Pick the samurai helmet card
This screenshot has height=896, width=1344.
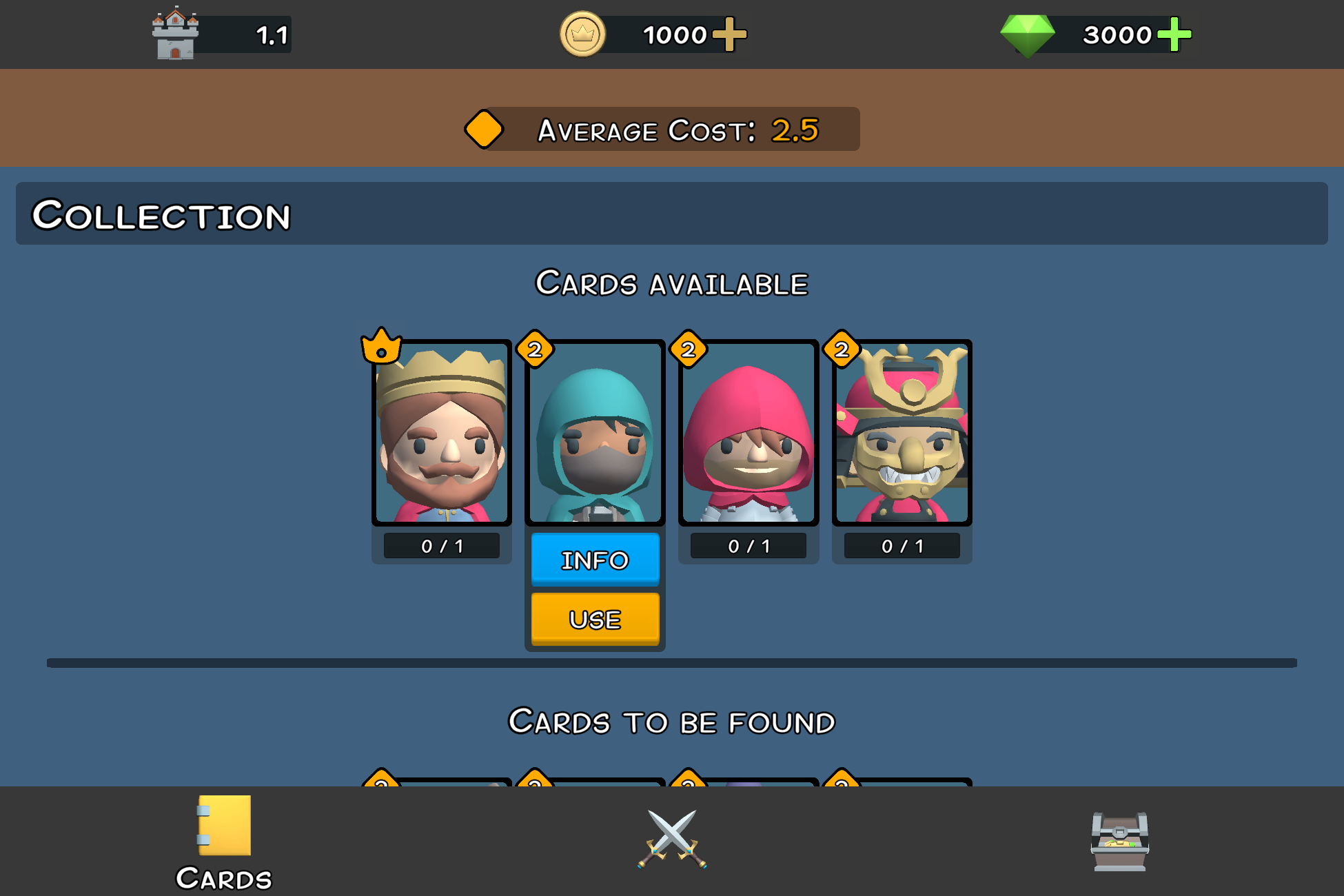[902, 433]
